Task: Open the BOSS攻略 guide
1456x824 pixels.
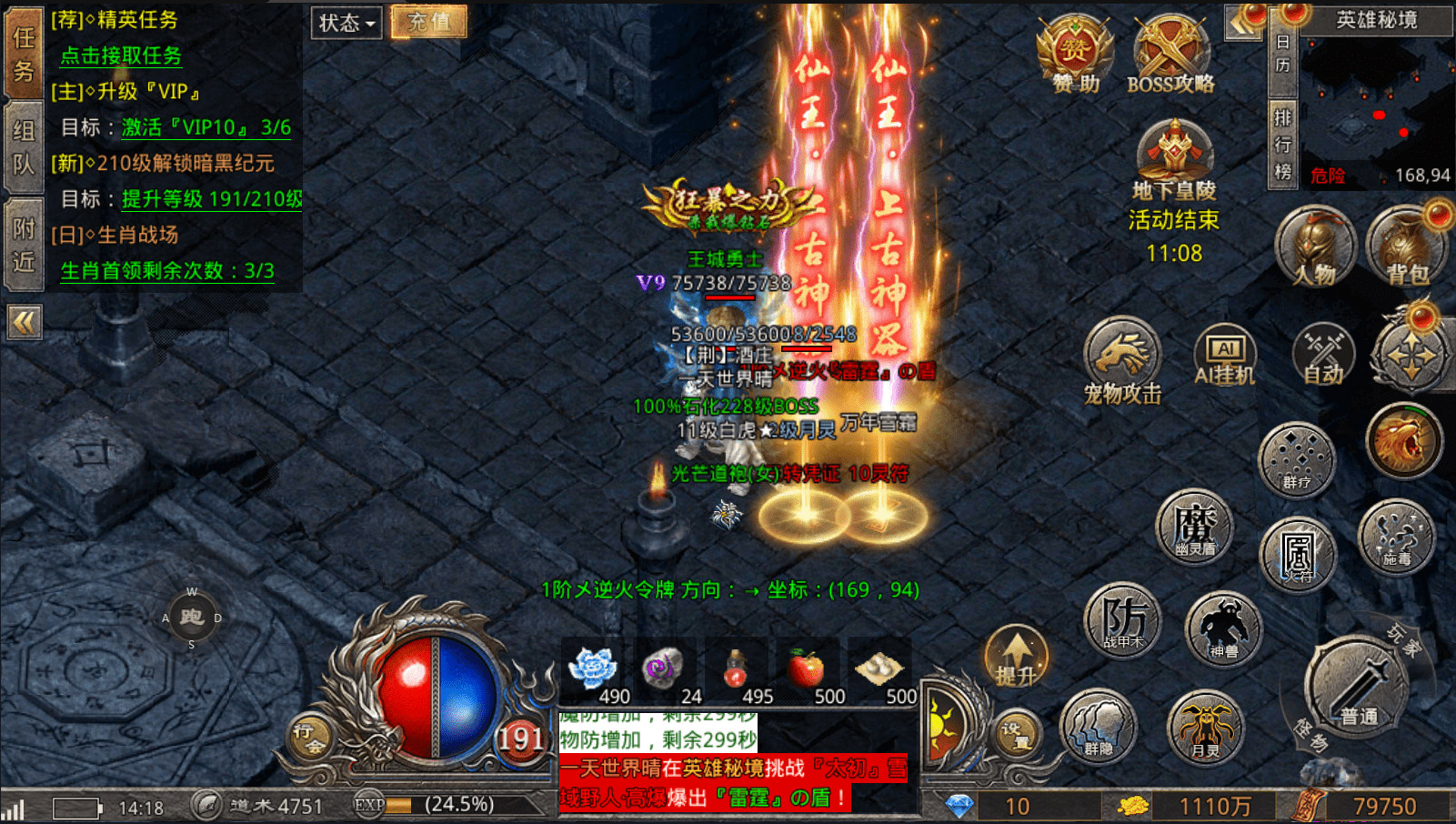Action: tap(1170, 55)
